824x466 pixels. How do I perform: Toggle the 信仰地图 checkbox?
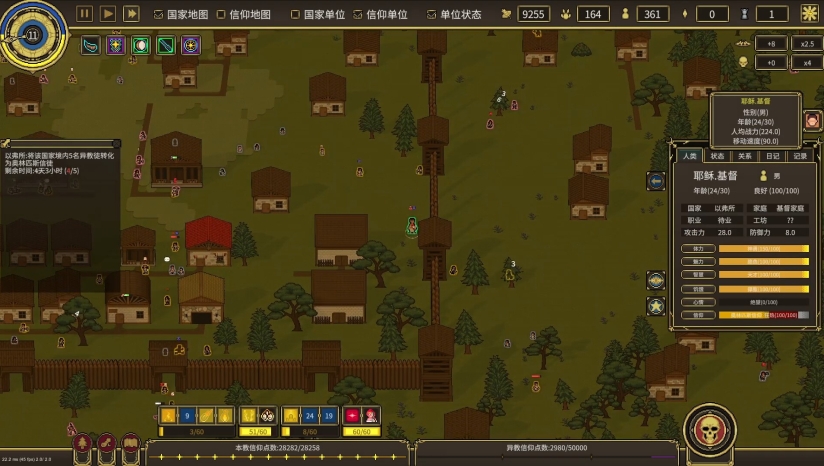(221, 15)
